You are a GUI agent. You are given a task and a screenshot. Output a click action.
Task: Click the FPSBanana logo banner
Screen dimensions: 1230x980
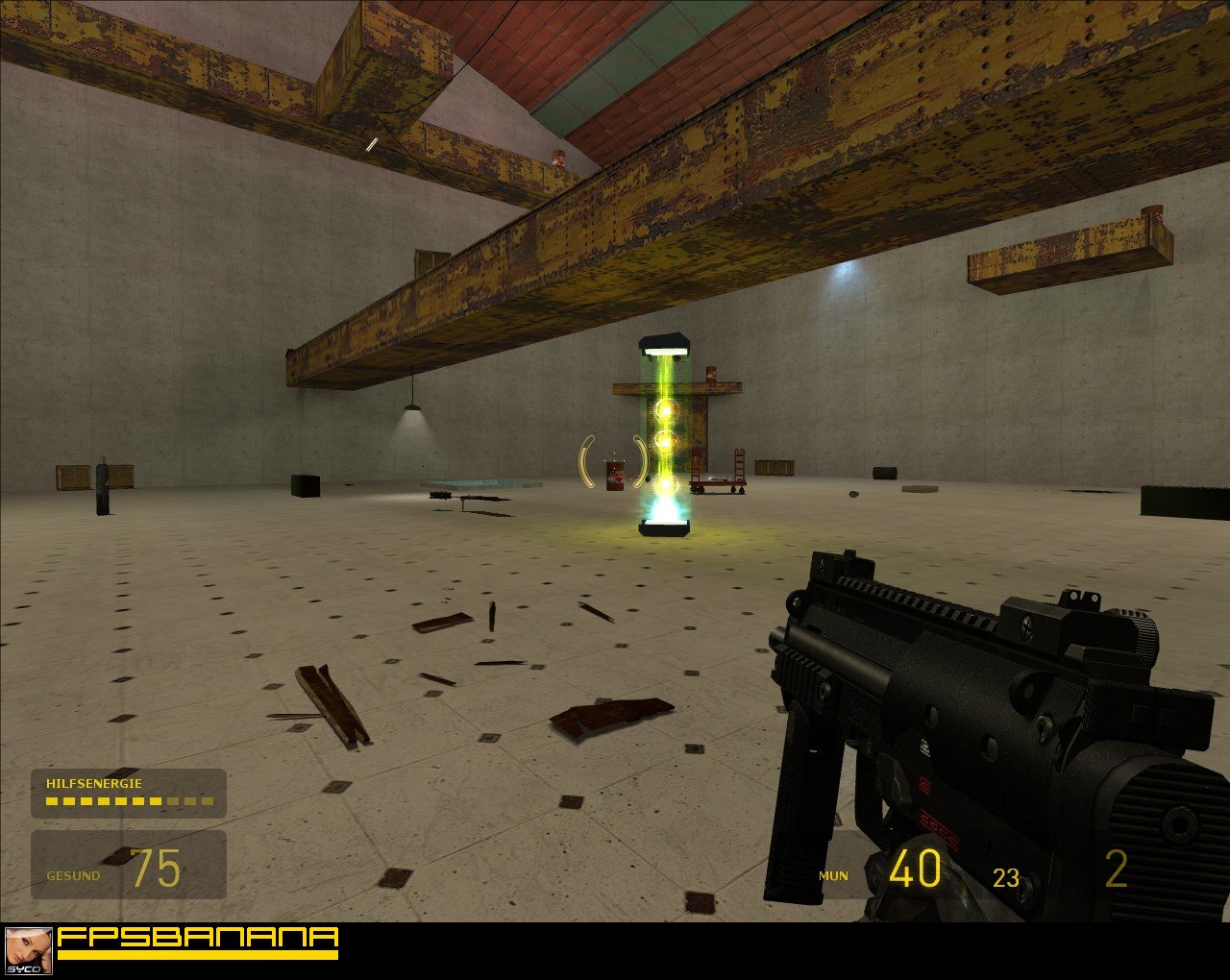(x=198, y=942)
